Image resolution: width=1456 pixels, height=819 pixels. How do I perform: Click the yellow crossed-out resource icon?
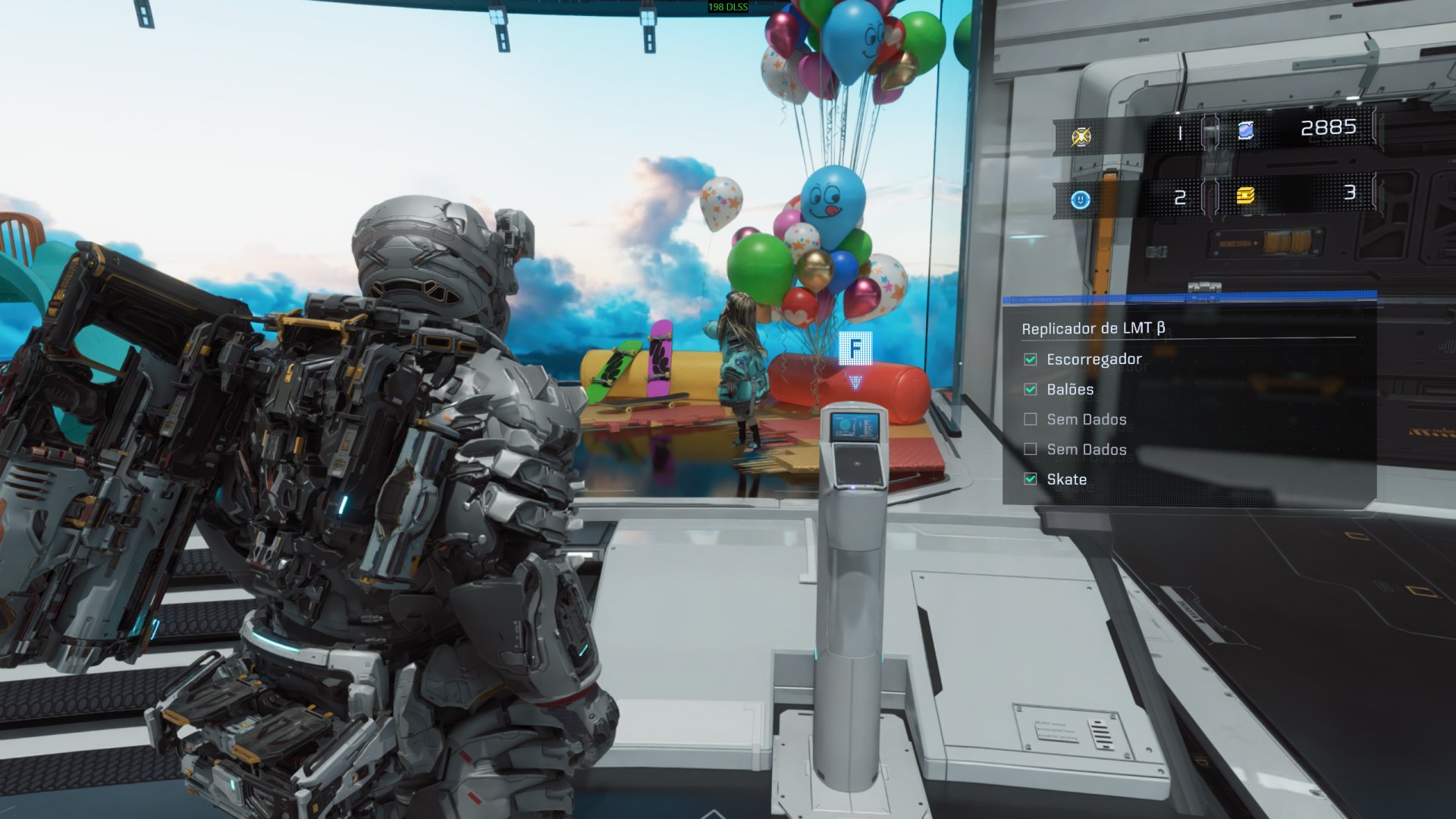click(1081, 136)
